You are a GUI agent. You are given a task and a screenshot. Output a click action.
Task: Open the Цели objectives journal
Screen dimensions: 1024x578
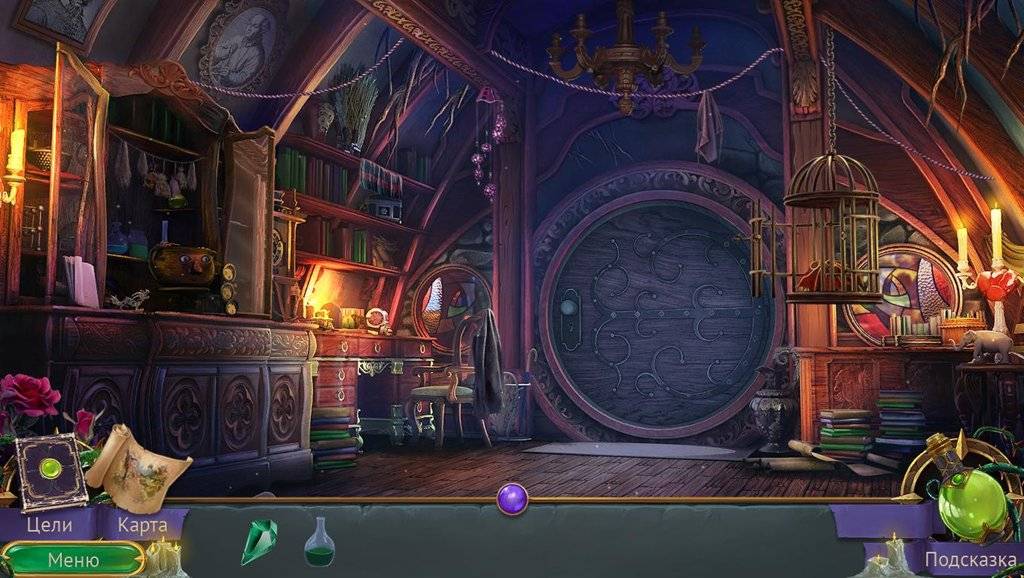click(x=48, y=524)
